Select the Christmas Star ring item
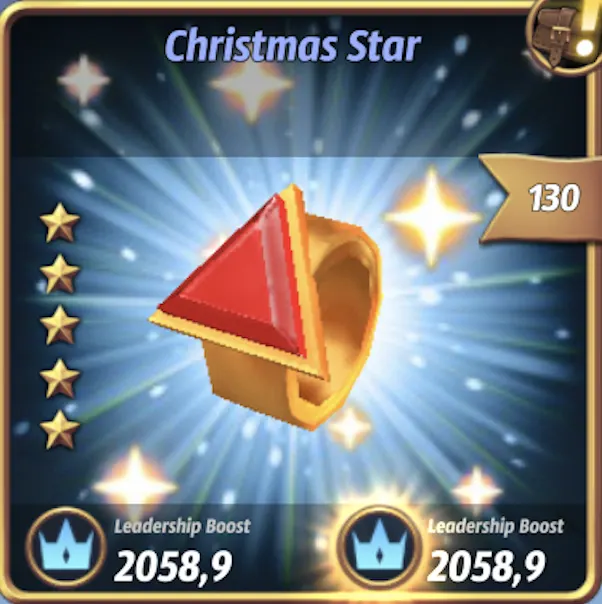This screenshot has height=604, width=602. tap(270, 300)
